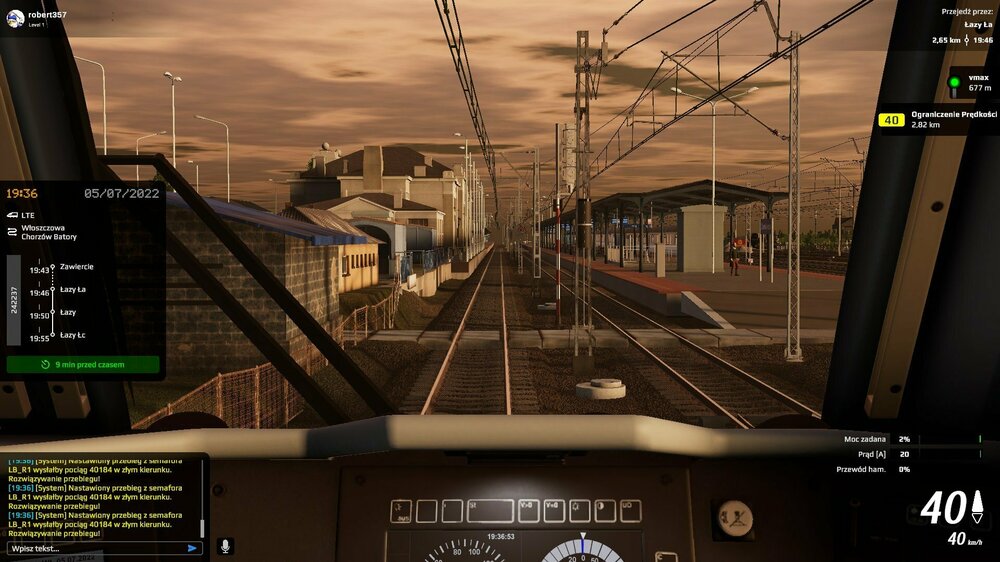The height and width of the screenshot is (562, 1000).
Task: Click the green vmax signal indicator
Action: (x=954, y=83)
